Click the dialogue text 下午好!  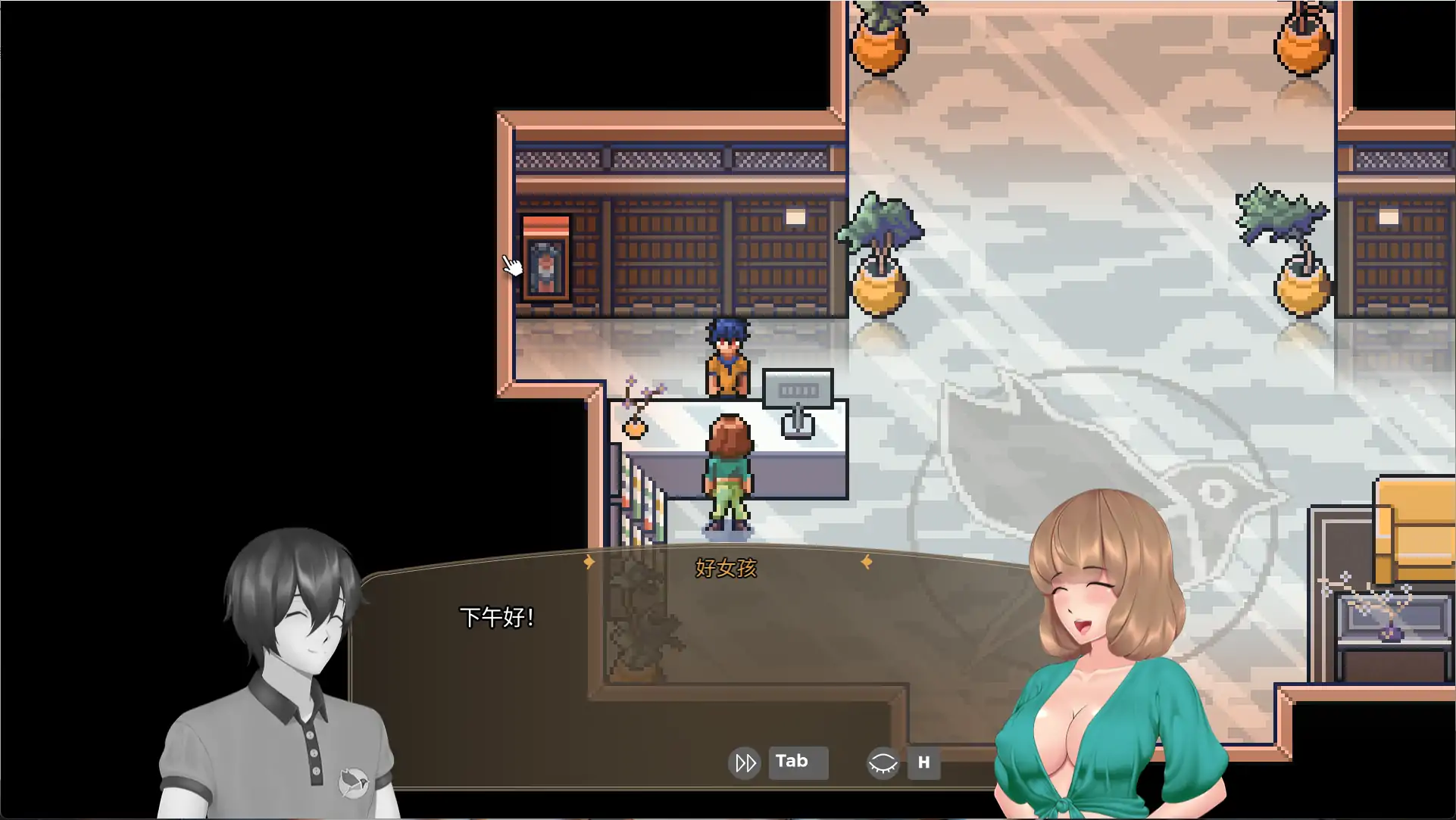click(x=498, y=616)
